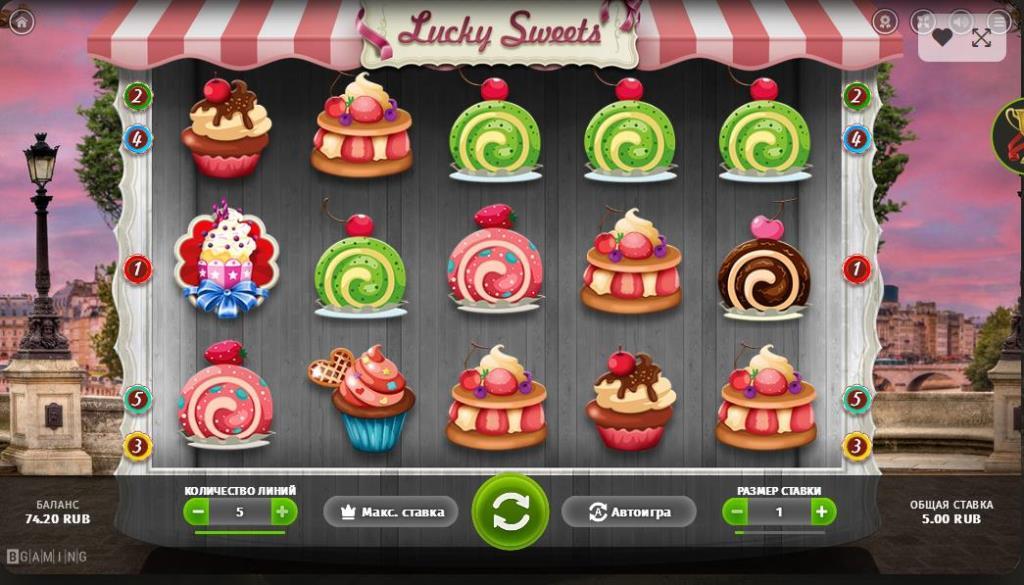Go to the home screen

coord(21,22)
